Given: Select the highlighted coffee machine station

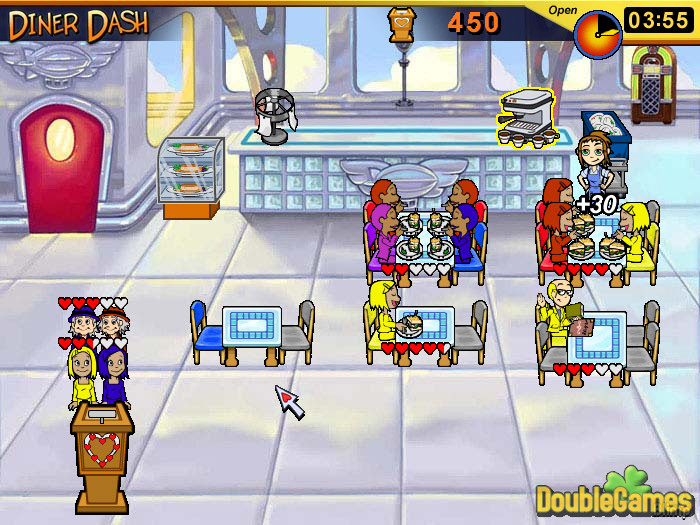Looking at the screenshot, I should 526,118.
